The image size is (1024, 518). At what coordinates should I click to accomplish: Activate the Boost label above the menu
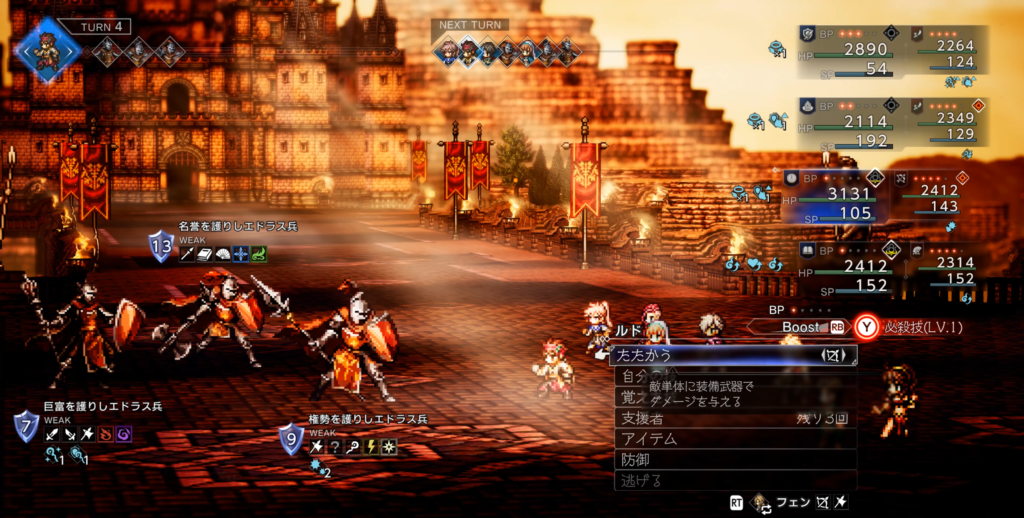coord(800,326)
